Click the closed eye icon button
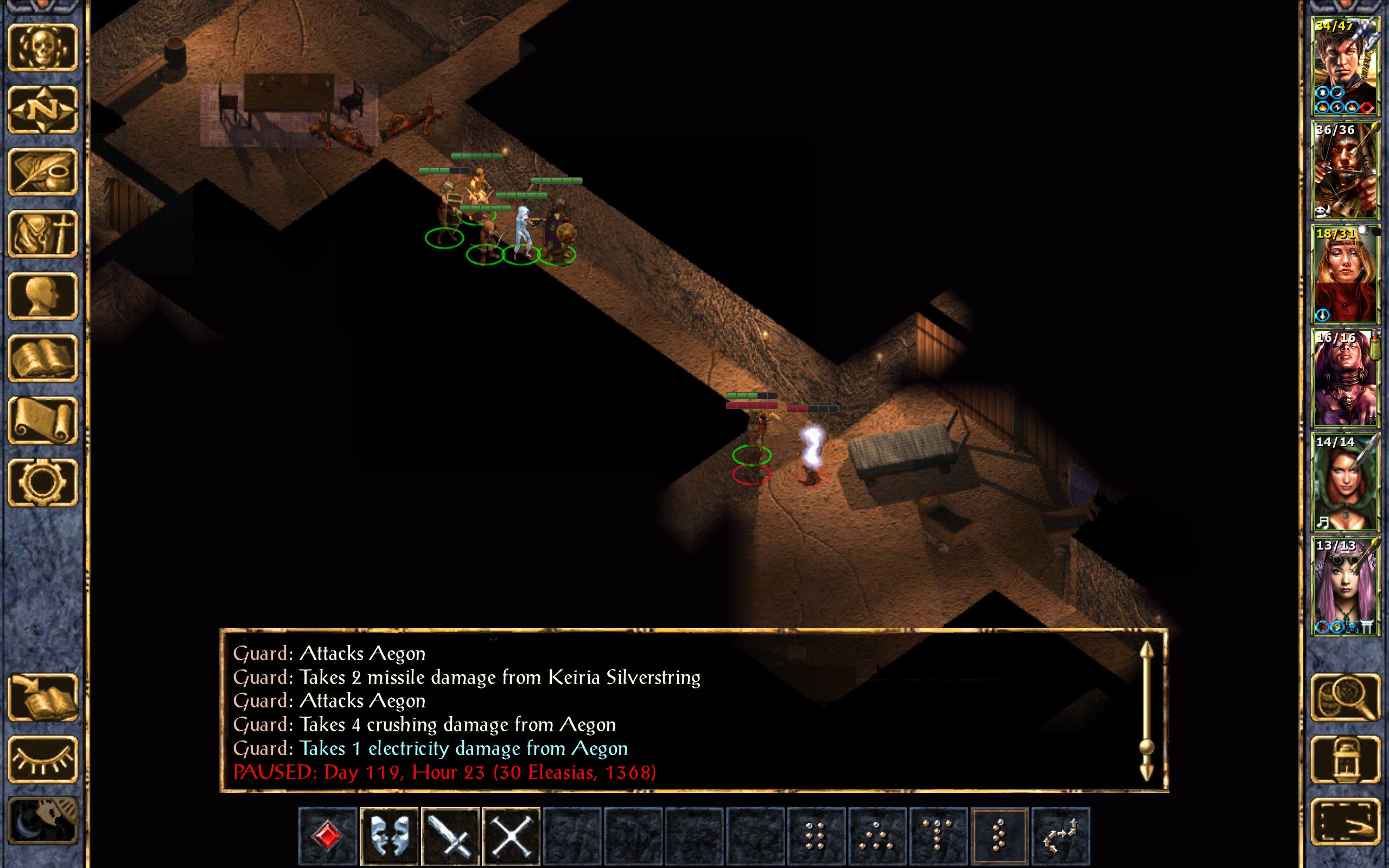1389x868 pixels. (x=42, y=759)
